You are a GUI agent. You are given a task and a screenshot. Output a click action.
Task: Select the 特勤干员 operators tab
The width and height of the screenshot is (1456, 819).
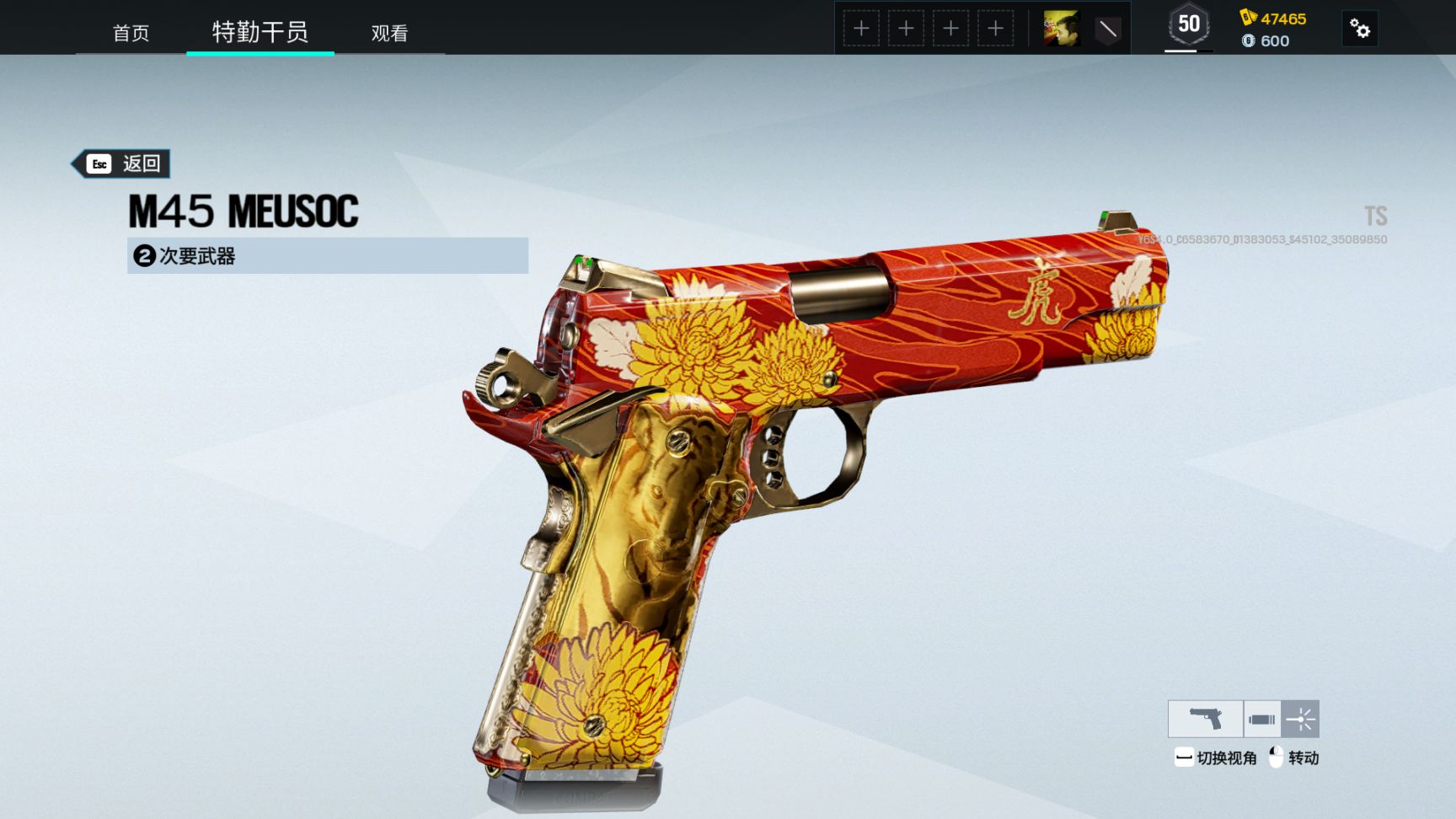pos(260,32)
